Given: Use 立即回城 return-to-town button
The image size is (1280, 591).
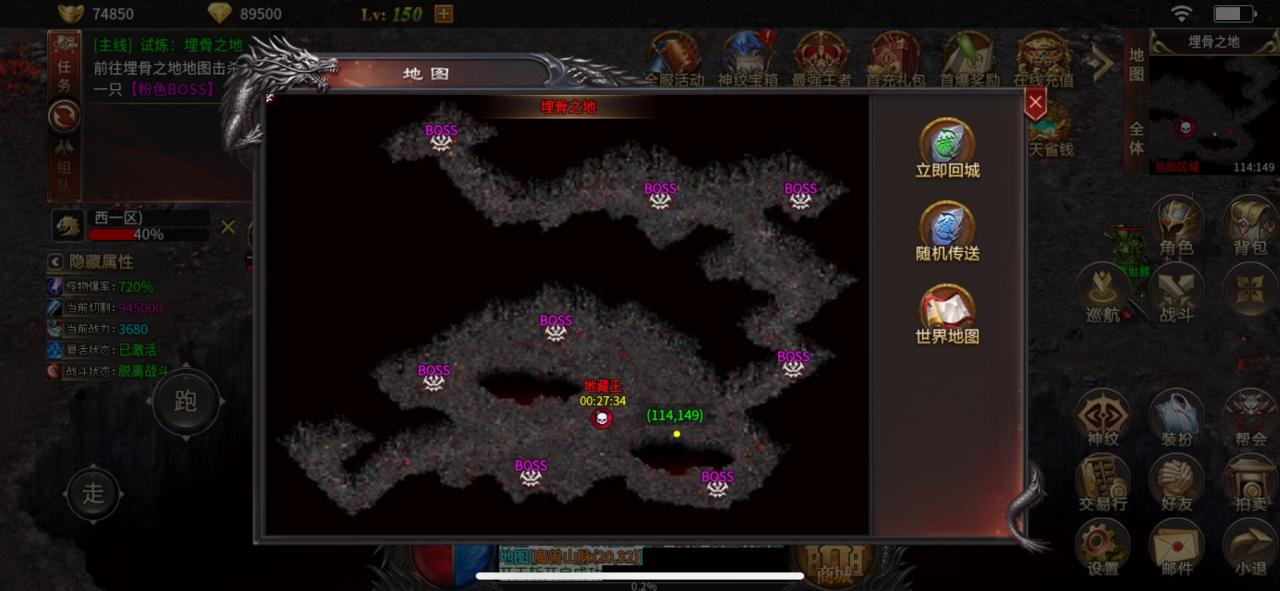Looking at the screenshot, I should 947,147.
